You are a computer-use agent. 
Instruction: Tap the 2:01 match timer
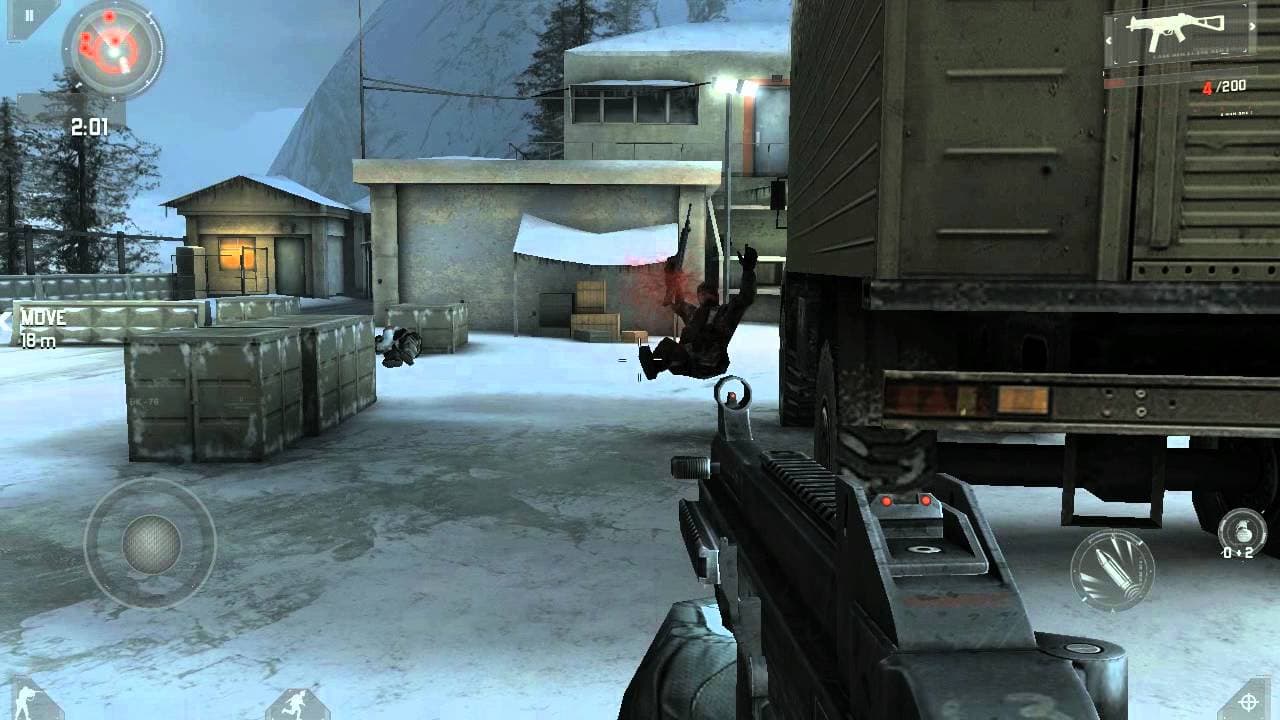tap(90, 124)
